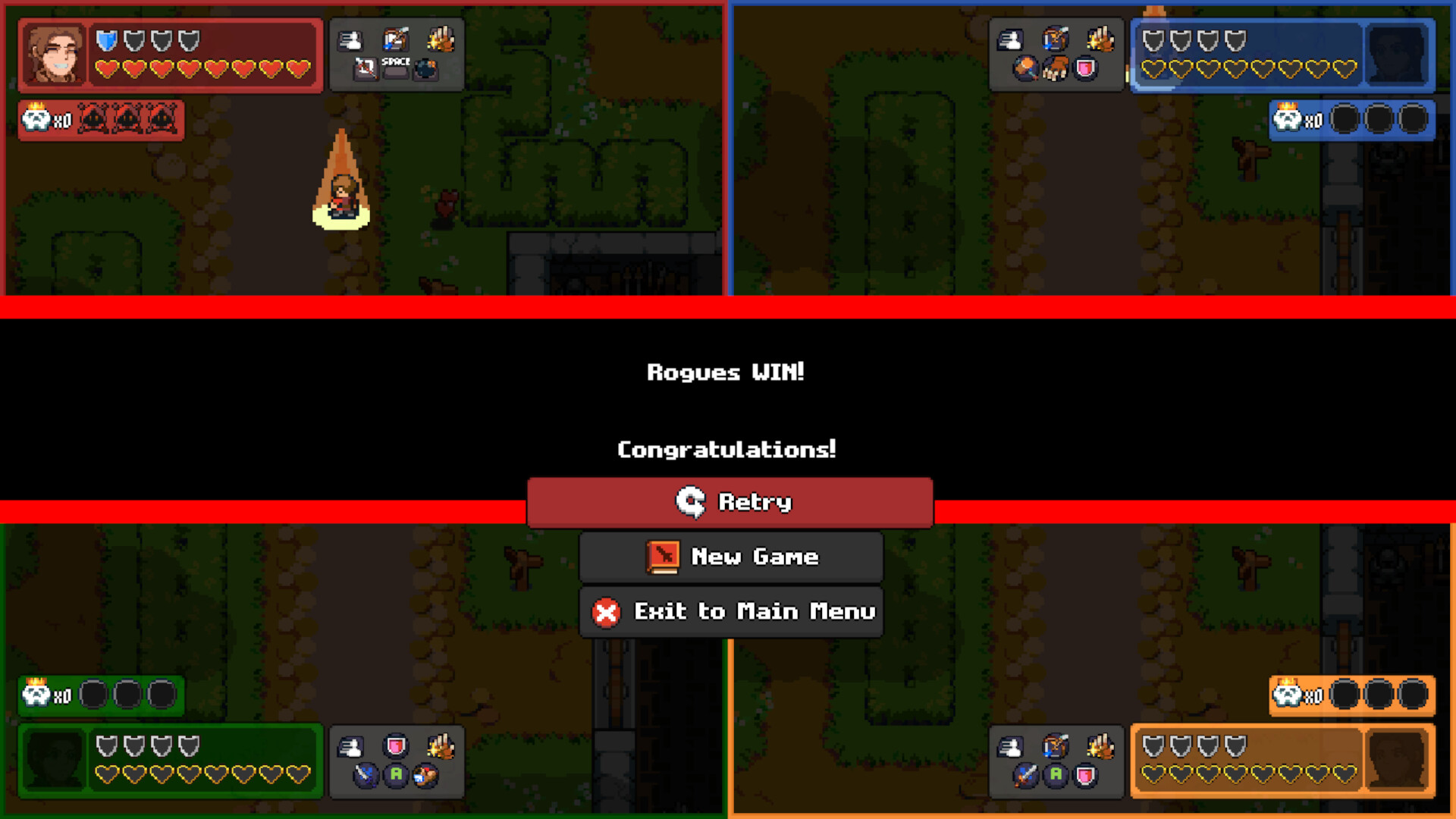
Task: Click the bow and quiver icon near SPACE prompt
Action: [x=396, y=39]
